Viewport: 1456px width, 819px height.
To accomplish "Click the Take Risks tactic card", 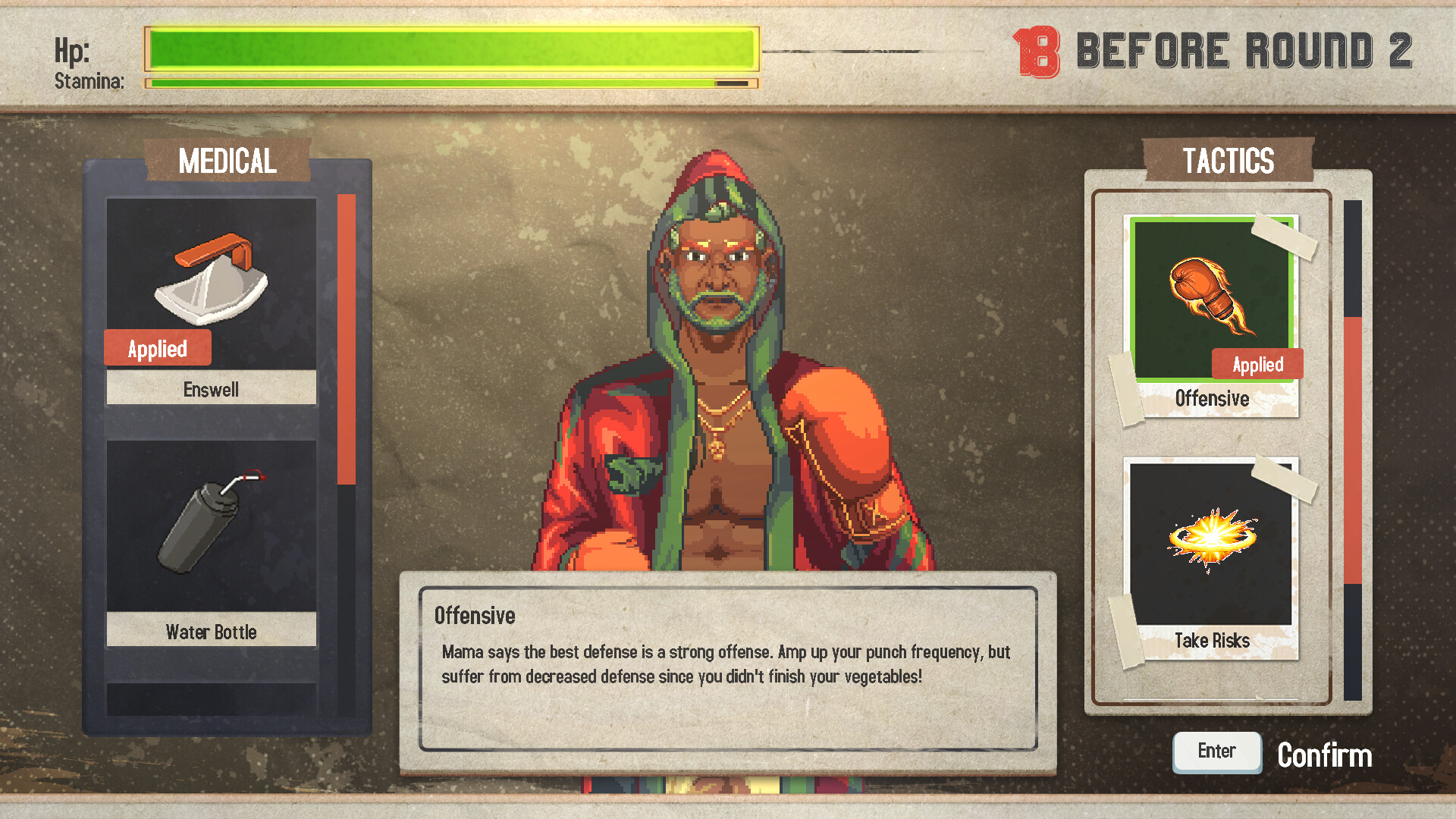I will (x=1210, y=554).
